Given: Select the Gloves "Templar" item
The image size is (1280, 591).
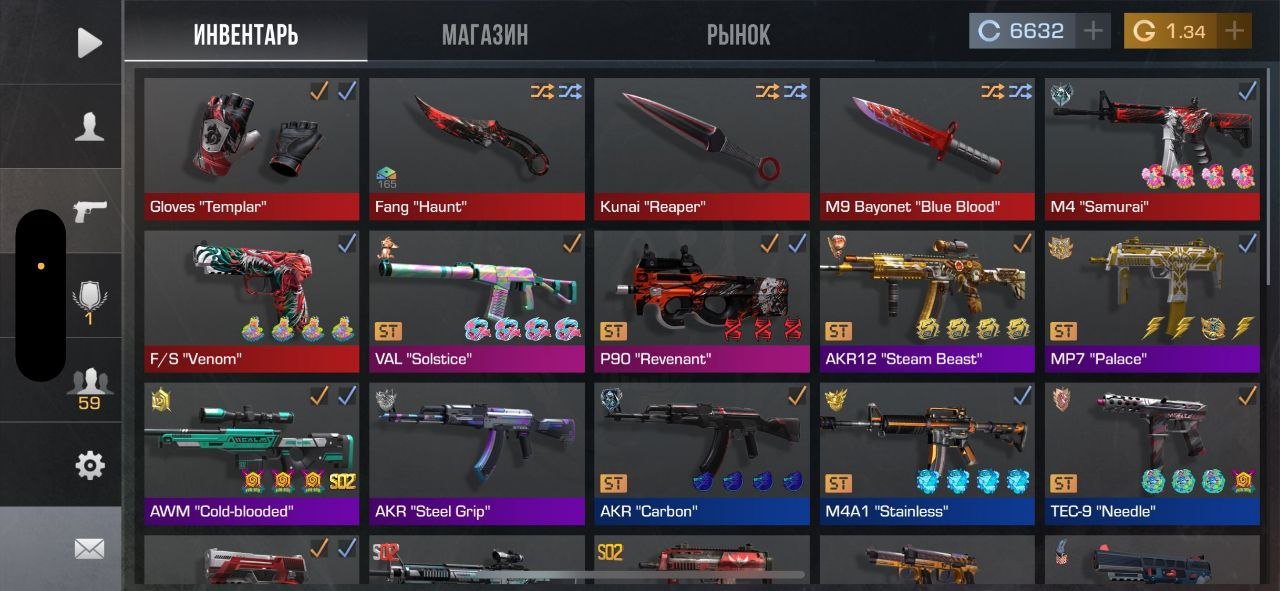Looking at the screenshot, I should tap(251, 148).
